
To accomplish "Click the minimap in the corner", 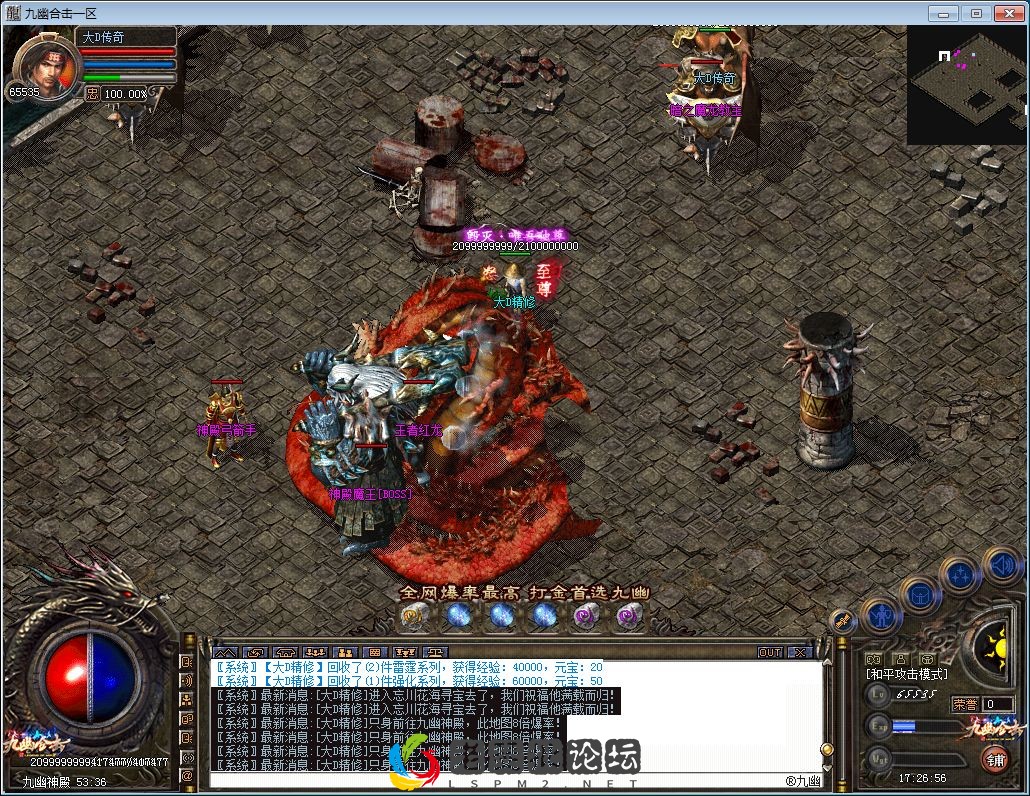I will pos(966,85).
